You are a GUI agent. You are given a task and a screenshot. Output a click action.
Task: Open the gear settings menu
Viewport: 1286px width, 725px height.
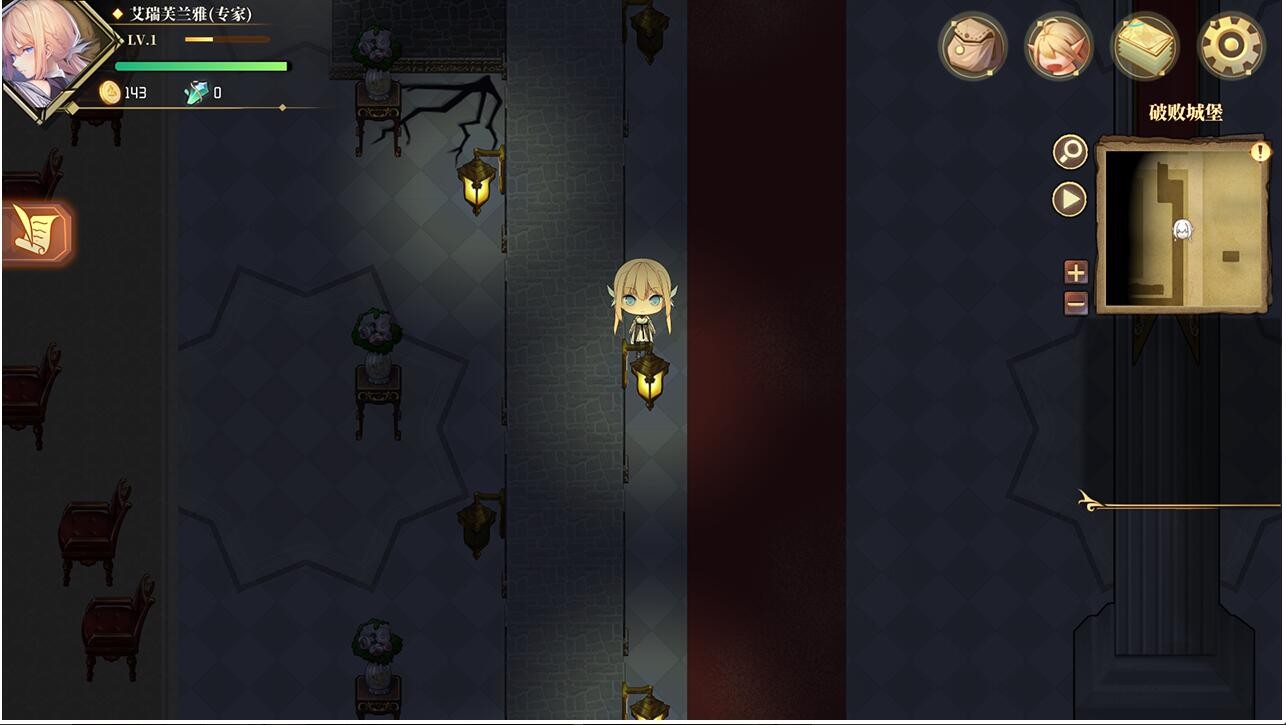click(1231, 45)
